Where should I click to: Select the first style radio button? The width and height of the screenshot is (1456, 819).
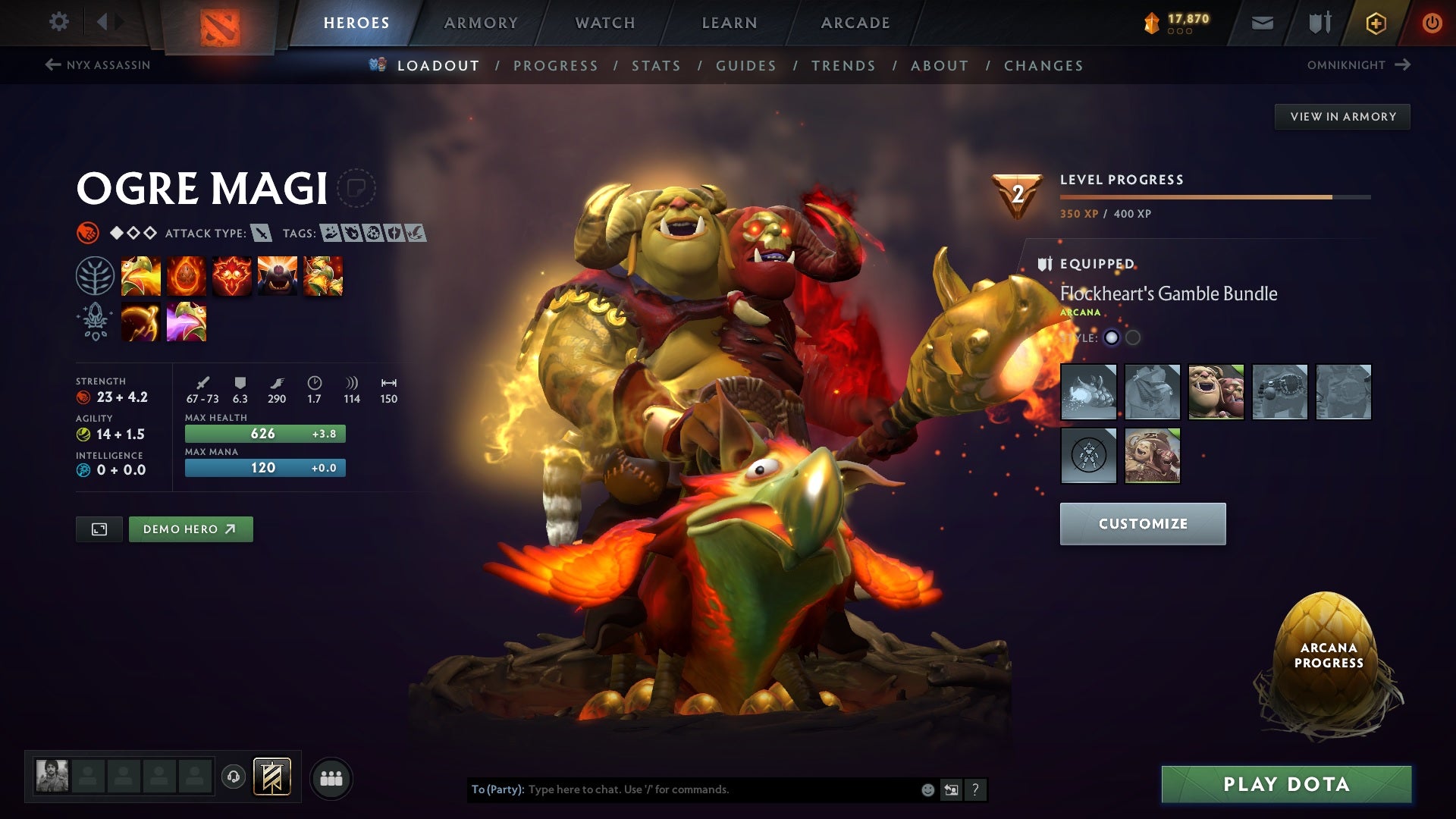[1110, 338]
